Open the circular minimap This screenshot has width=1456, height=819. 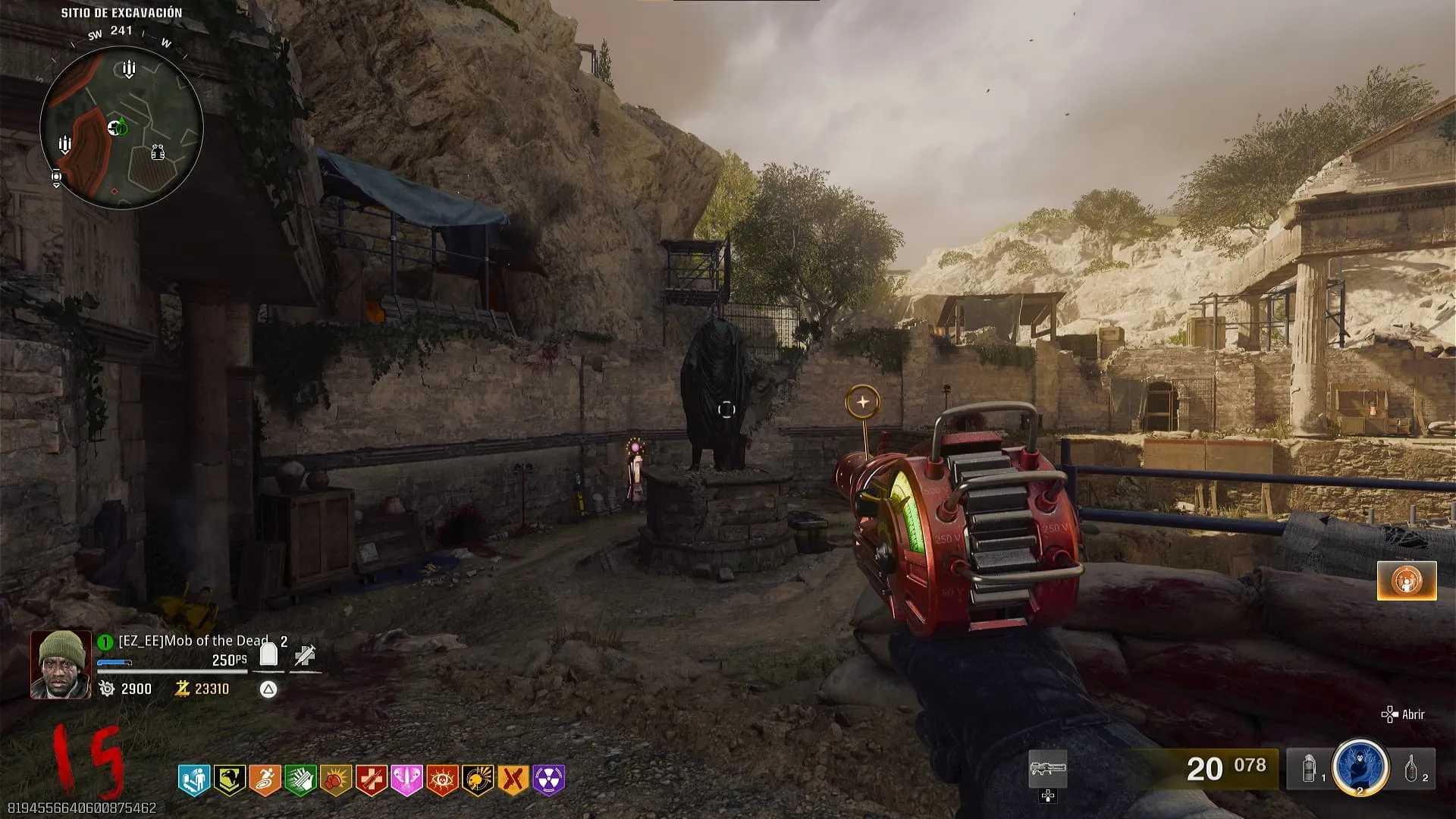click(x=121, y=127)
